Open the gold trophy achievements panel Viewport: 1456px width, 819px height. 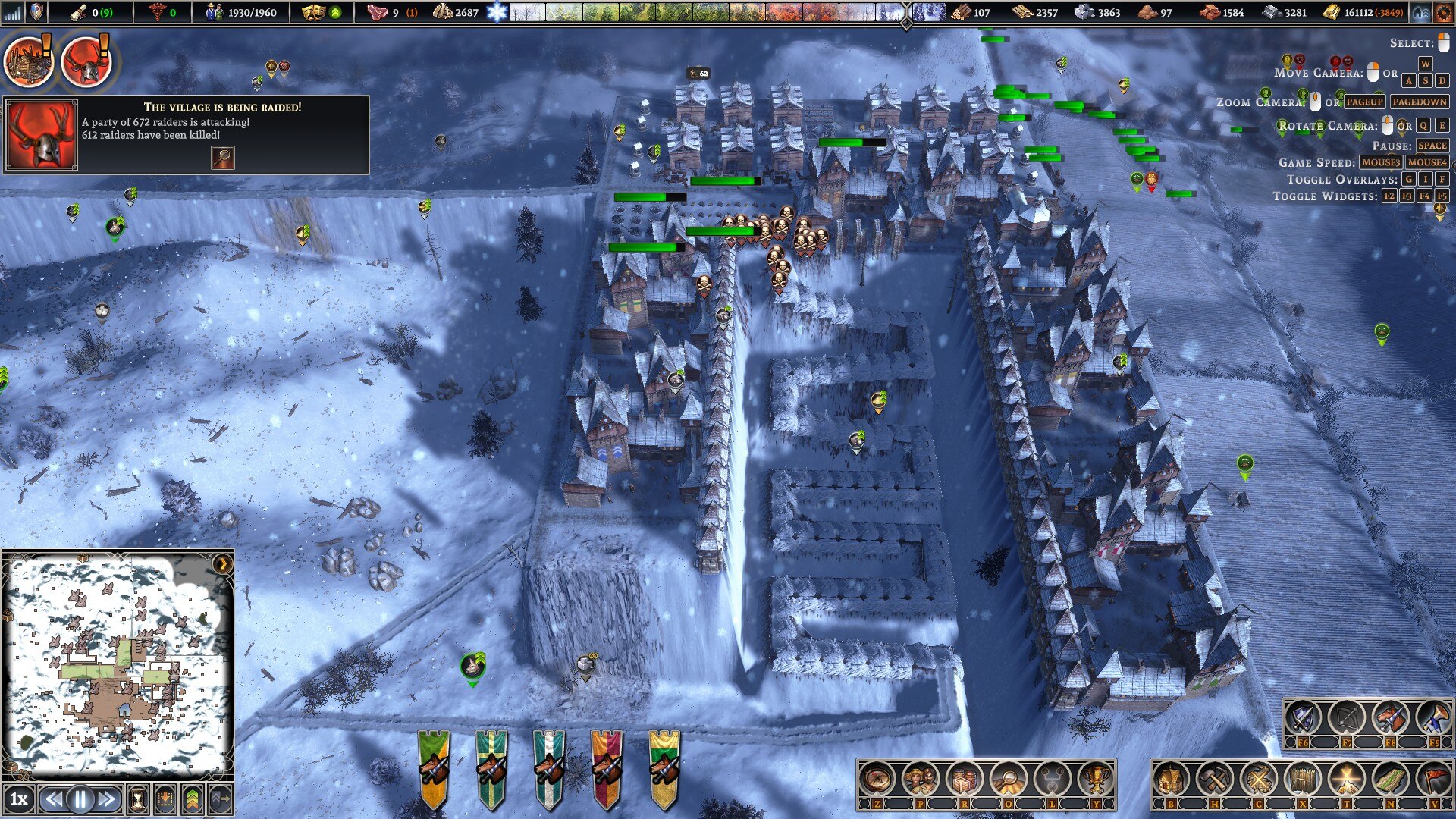(1096, 779)
